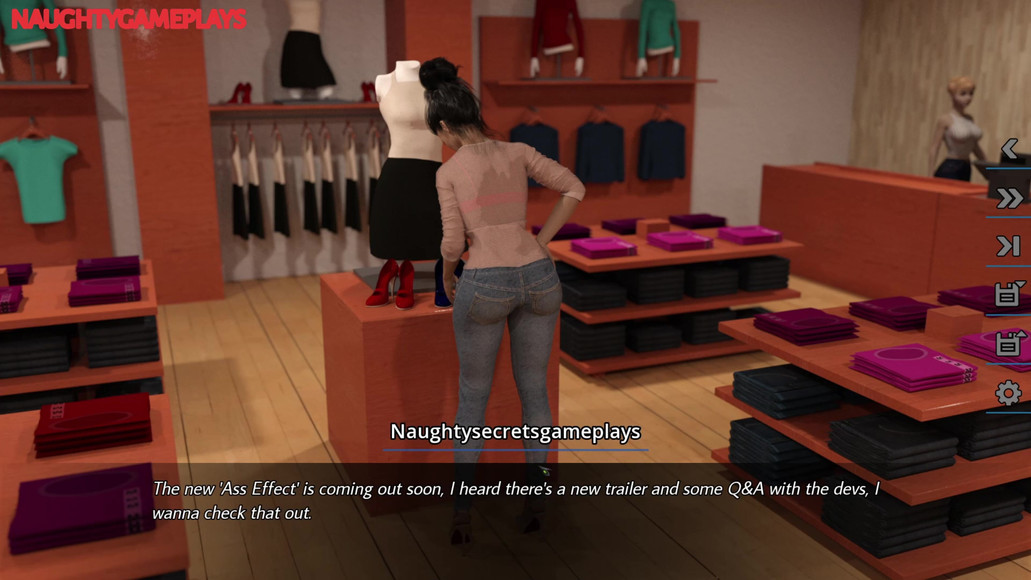Viewport: 1031px width, 580px height.
Task: Click the floppy disk icon with up arrow
Action: point(1008,343)
